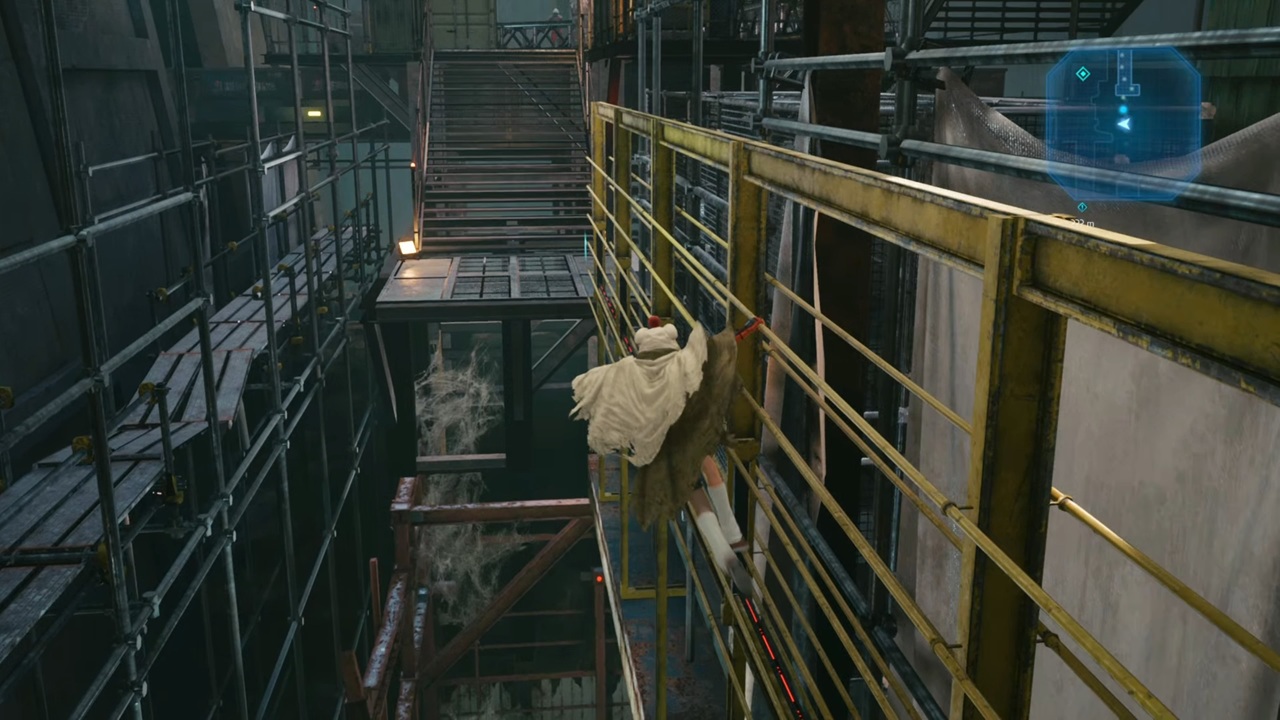Click the player arrow on the minimap
The image size is (1280, 720).
click(x=1124, y=124)
